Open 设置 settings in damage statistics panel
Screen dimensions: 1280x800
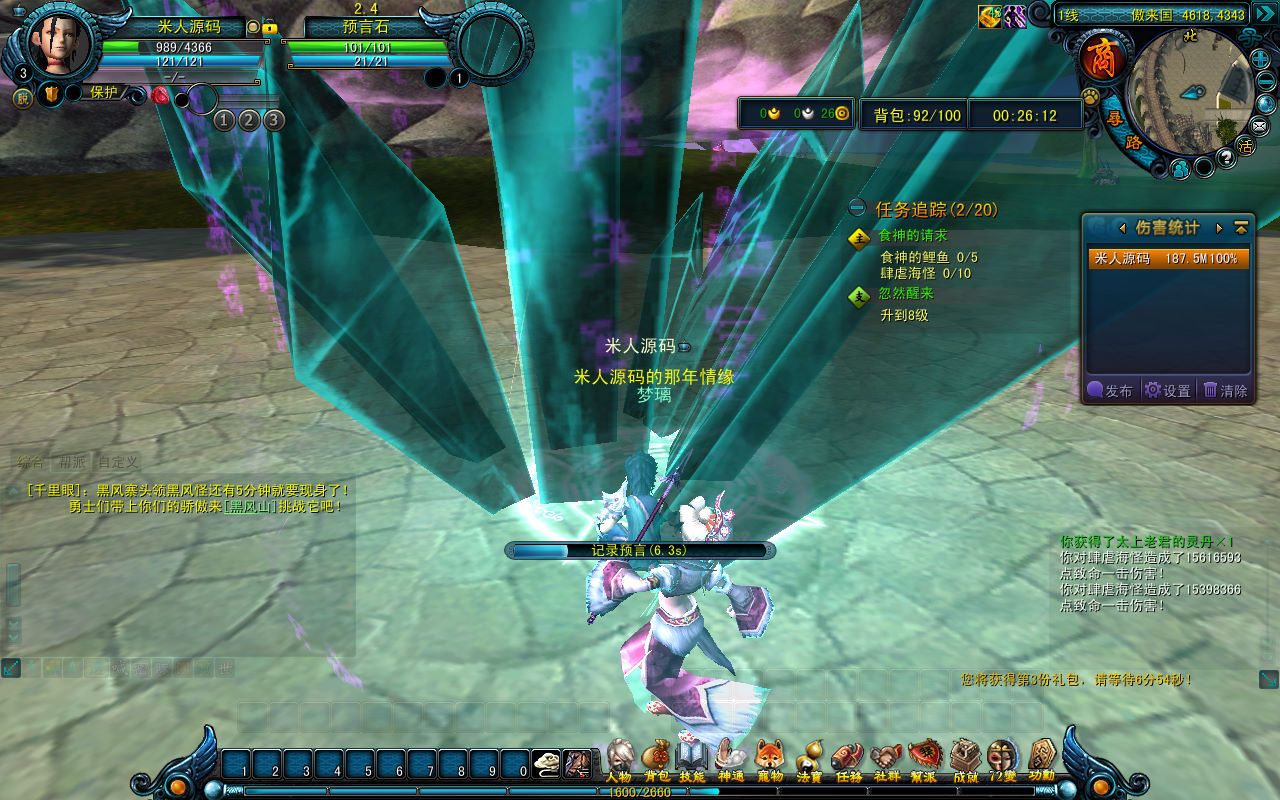point(1168,390)
